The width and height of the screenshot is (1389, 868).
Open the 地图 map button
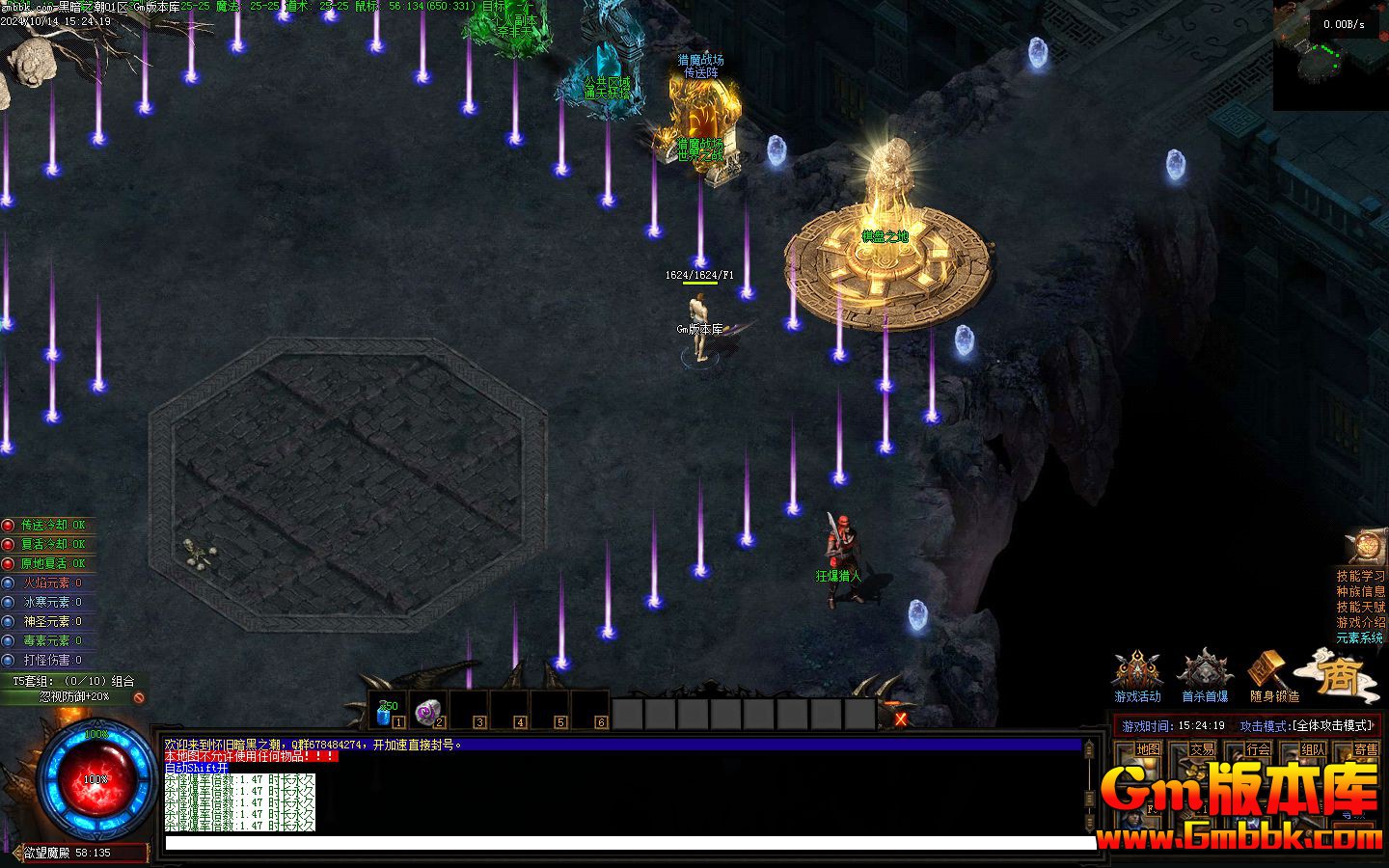[1148, 749]
